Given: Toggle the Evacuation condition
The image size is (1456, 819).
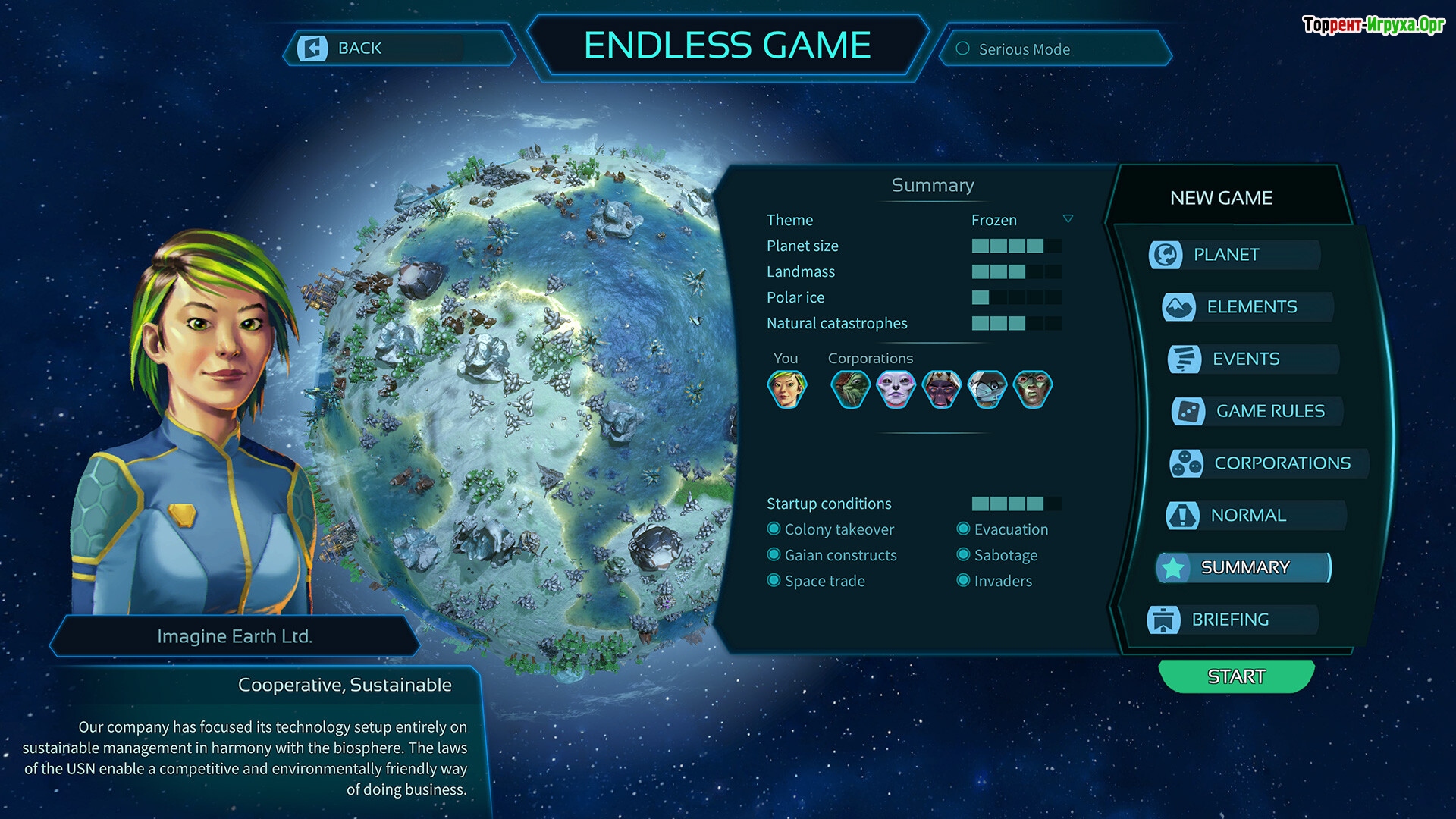Looking at the screenshot, I should (x=964, y=529).
